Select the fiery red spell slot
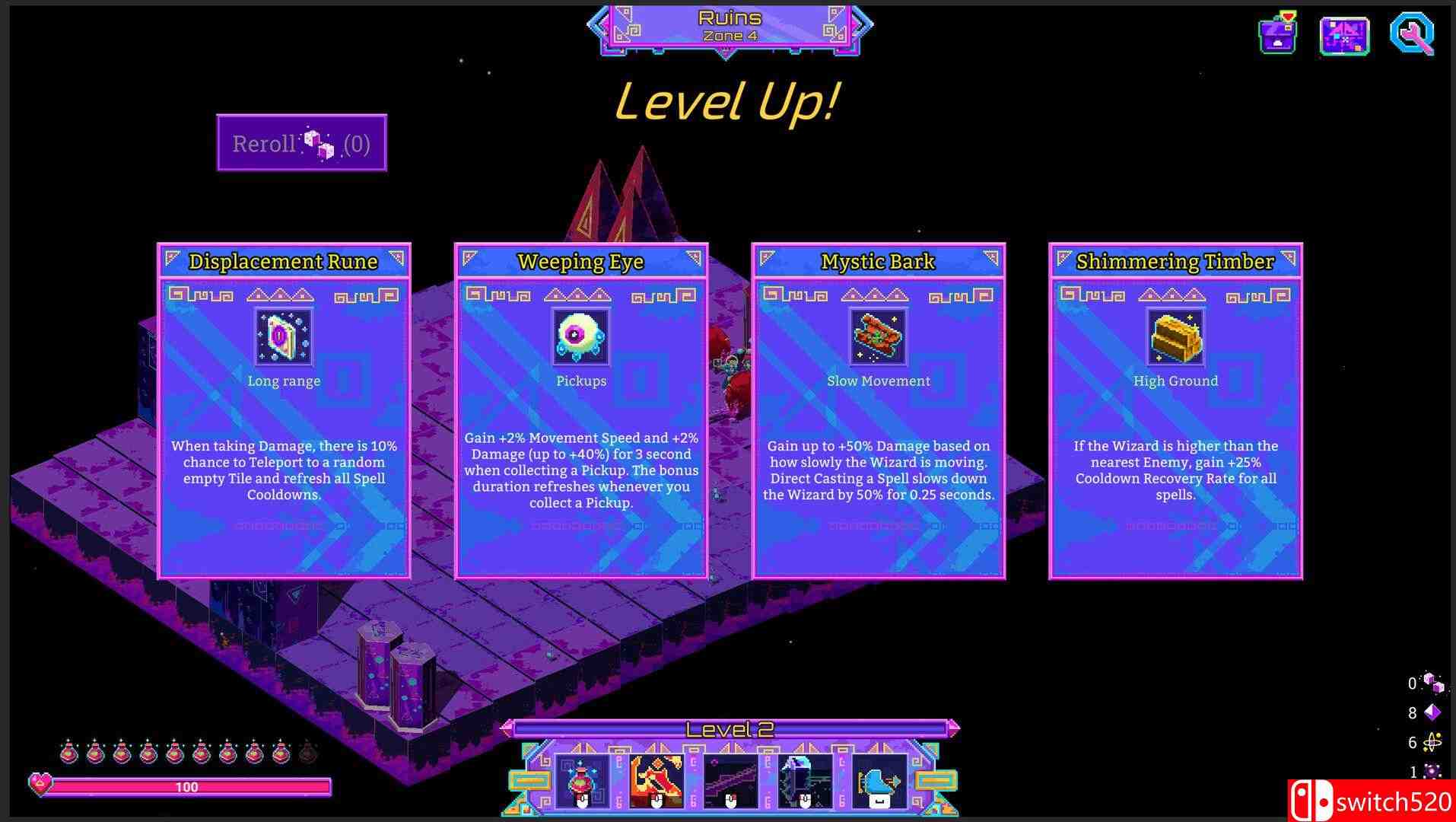Screen dimensions: 1456x822 click(656, 782)
